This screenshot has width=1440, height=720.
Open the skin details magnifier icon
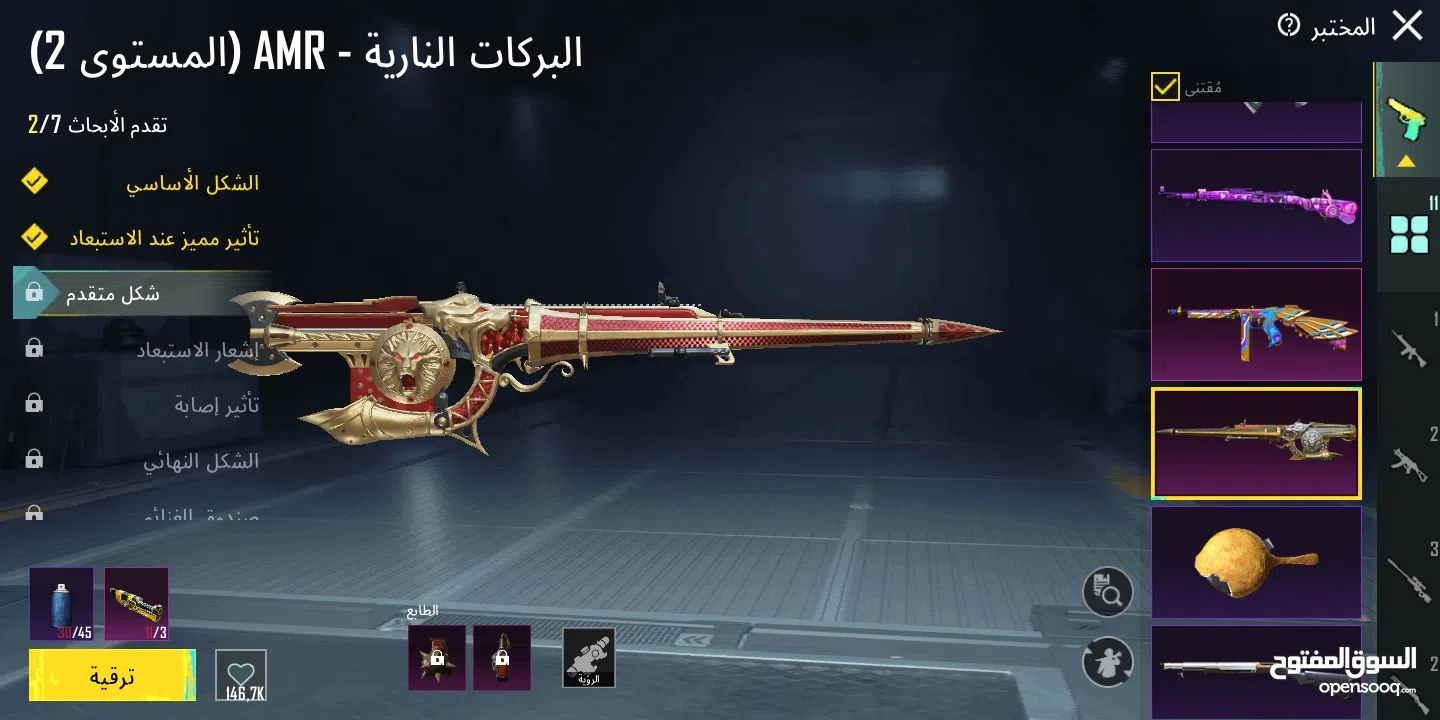click(1107, 592)
